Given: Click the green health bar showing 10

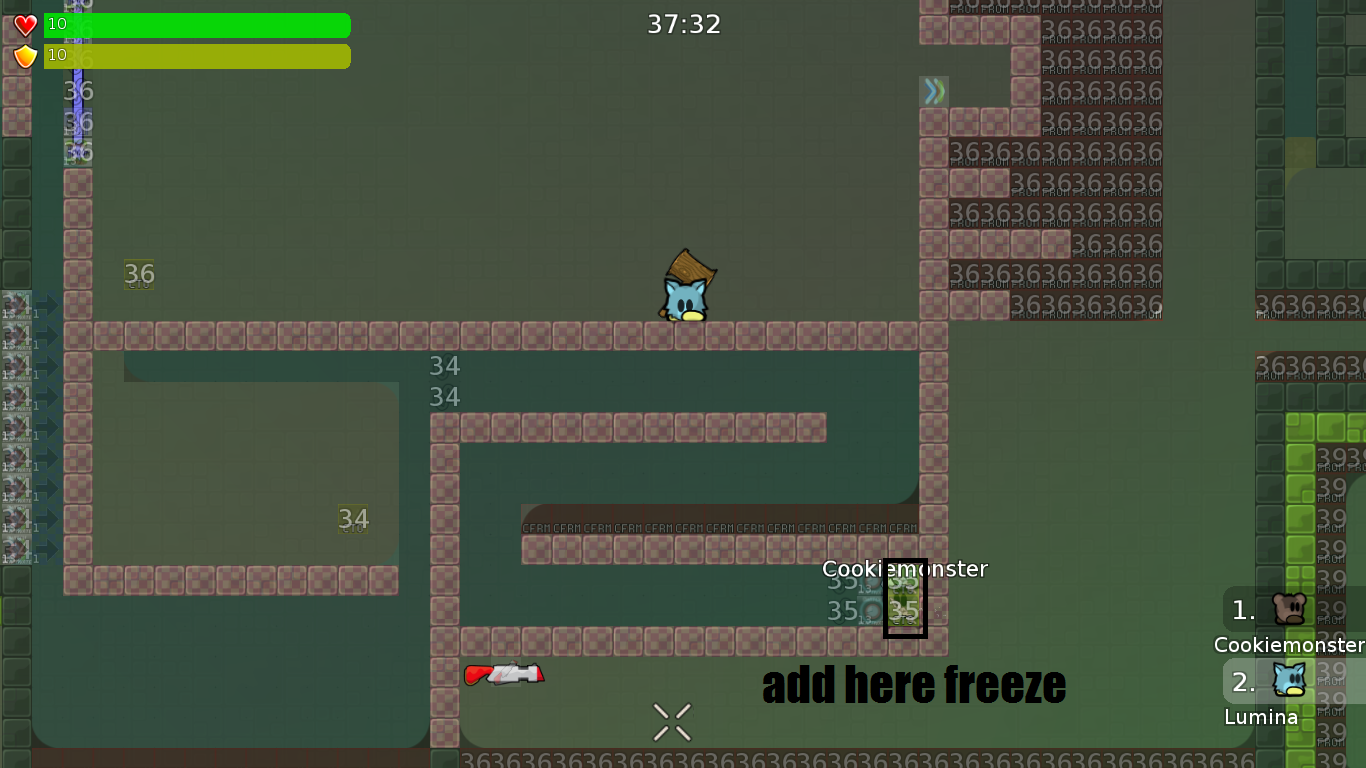Looking at the screenshot, I should coord(197,25).
